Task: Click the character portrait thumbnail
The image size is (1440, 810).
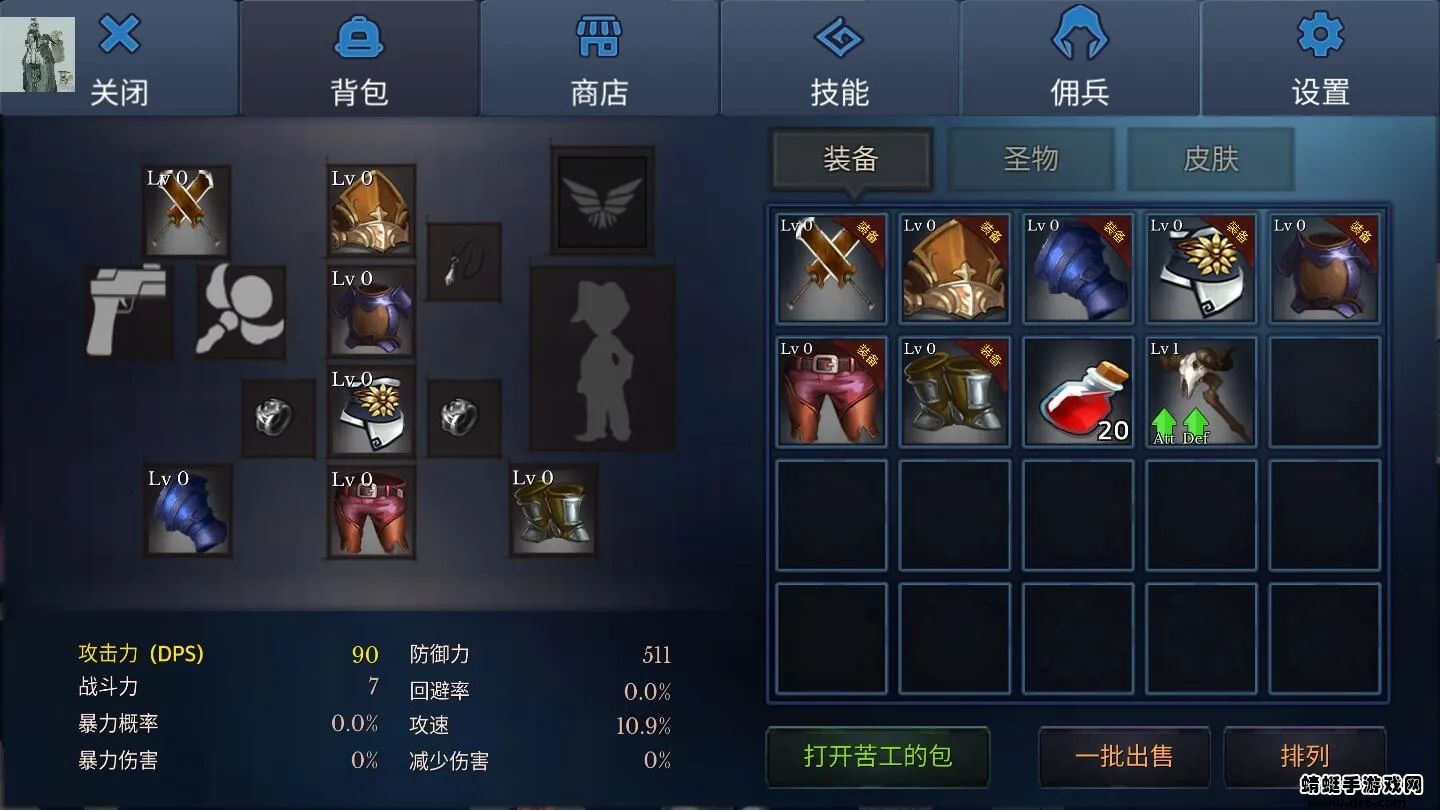Action: [38, 53]
